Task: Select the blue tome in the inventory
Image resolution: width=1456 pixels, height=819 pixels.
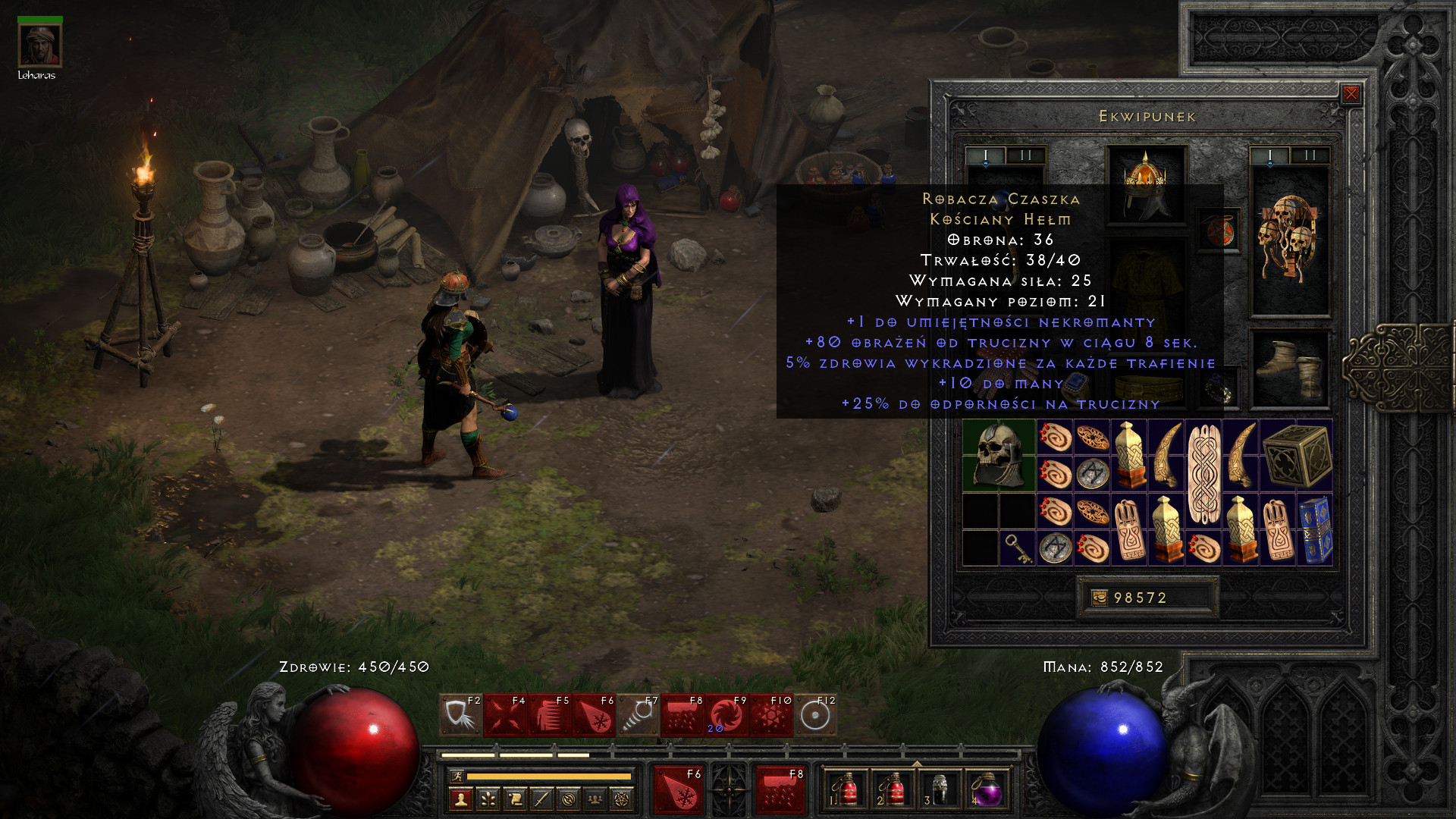Action: [x=1315, y=529]
